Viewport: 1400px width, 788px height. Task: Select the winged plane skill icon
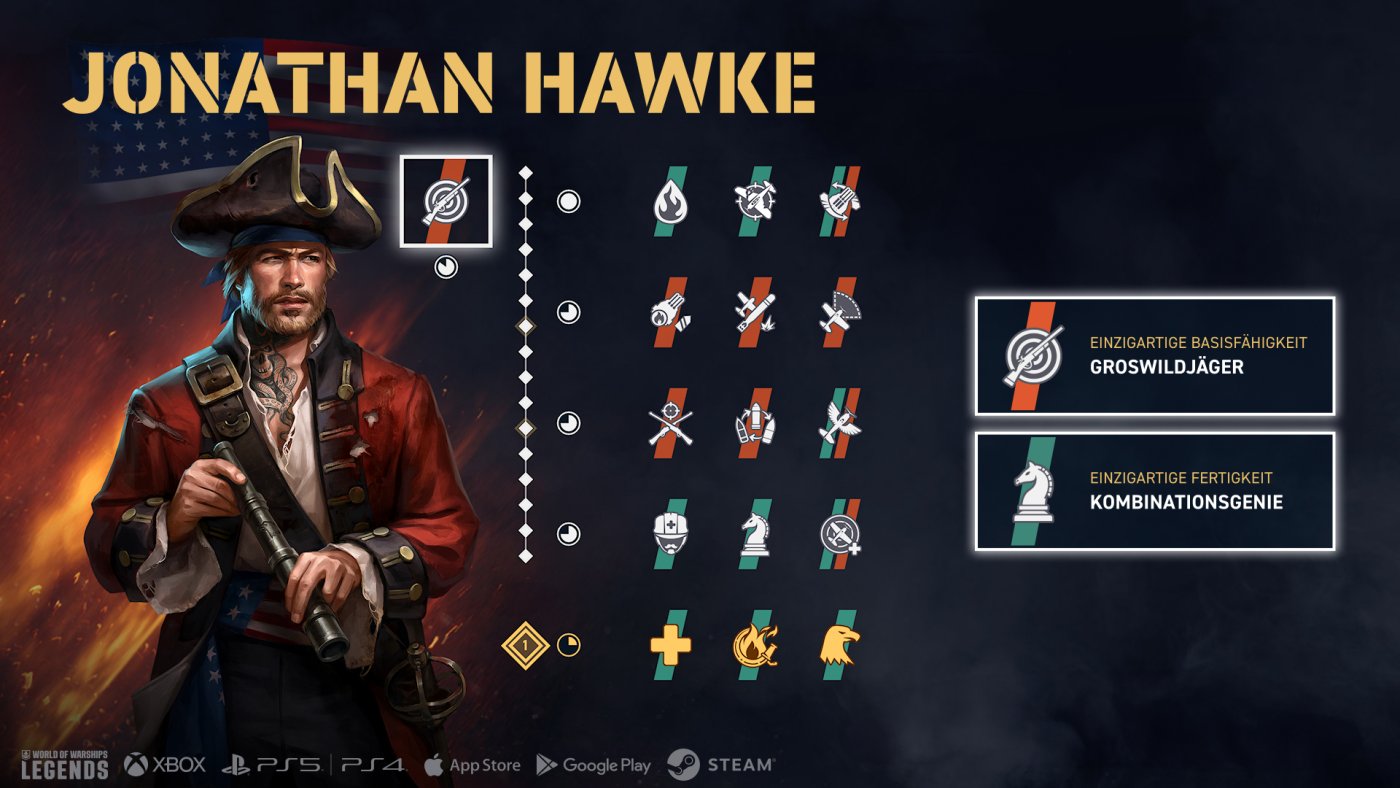coord(840,423)
